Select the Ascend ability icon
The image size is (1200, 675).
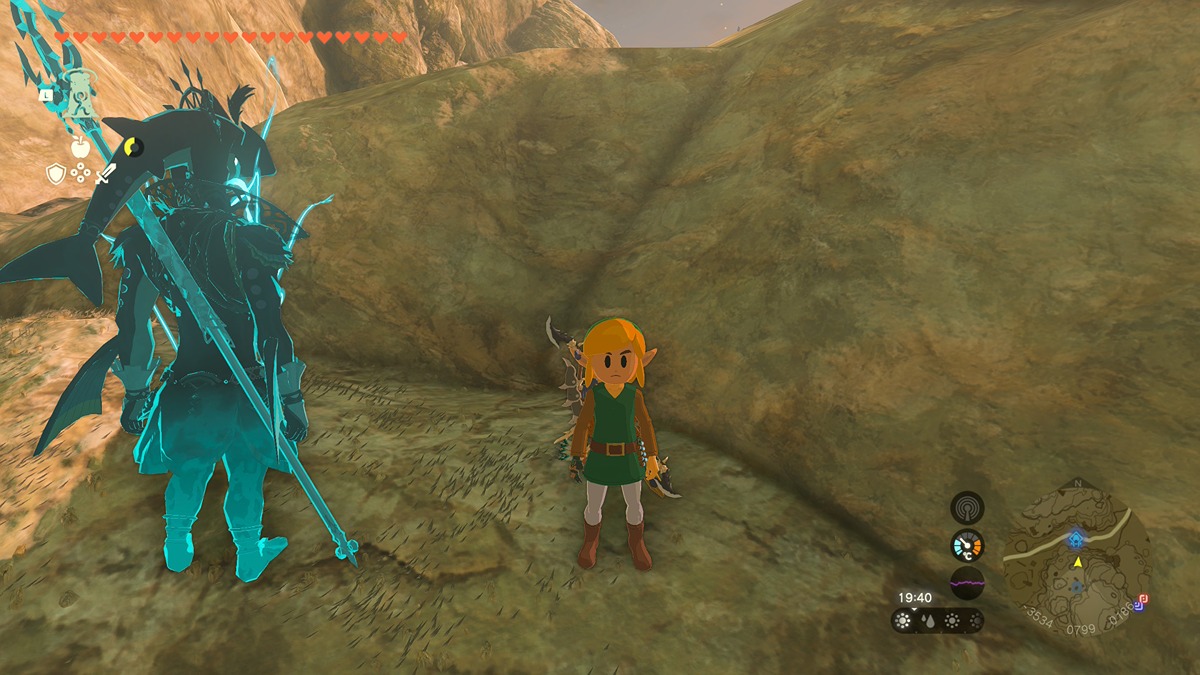click(x=80, y=93)
